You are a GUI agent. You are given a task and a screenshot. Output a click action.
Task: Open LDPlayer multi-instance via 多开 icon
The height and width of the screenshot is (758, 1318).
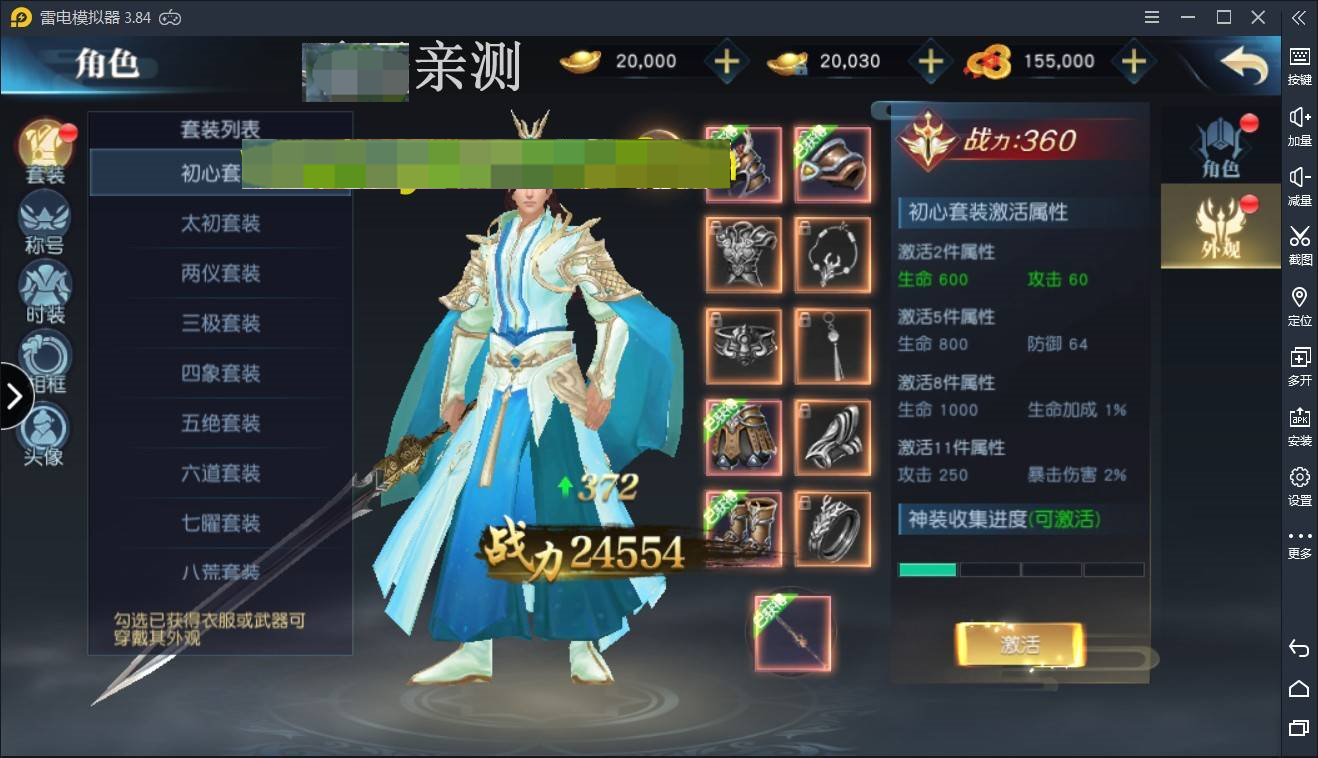click(1299, 365)
